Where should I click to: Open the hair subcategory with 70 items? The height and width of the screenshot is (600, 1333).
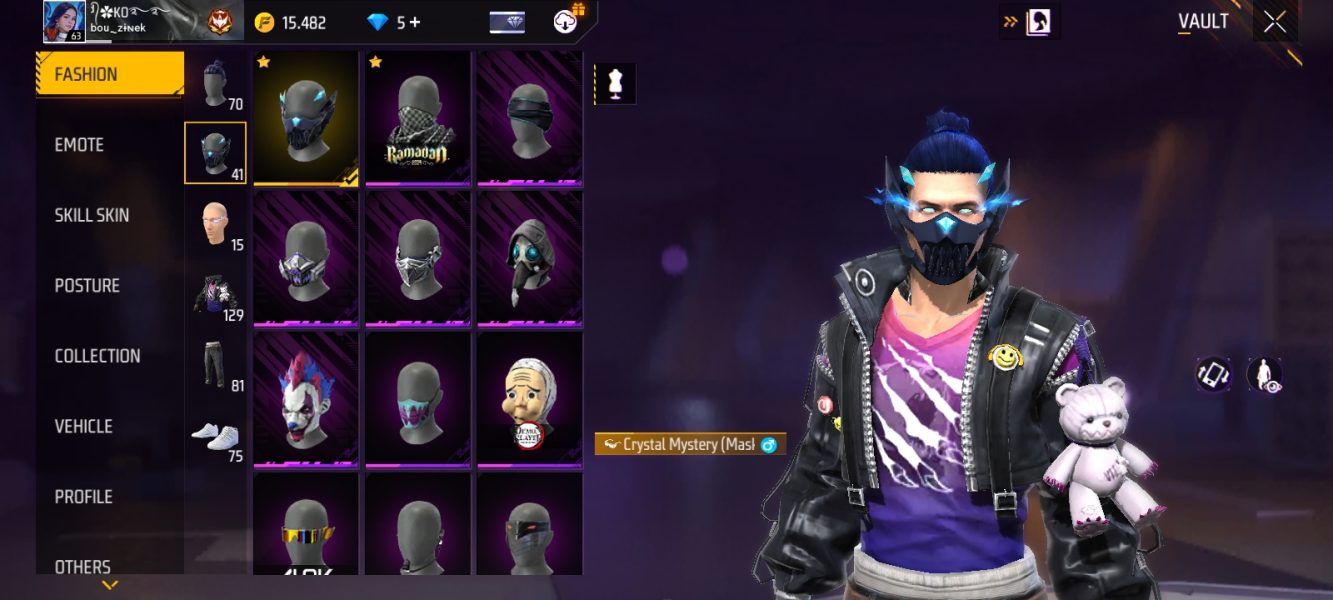[x=216, y=84]
